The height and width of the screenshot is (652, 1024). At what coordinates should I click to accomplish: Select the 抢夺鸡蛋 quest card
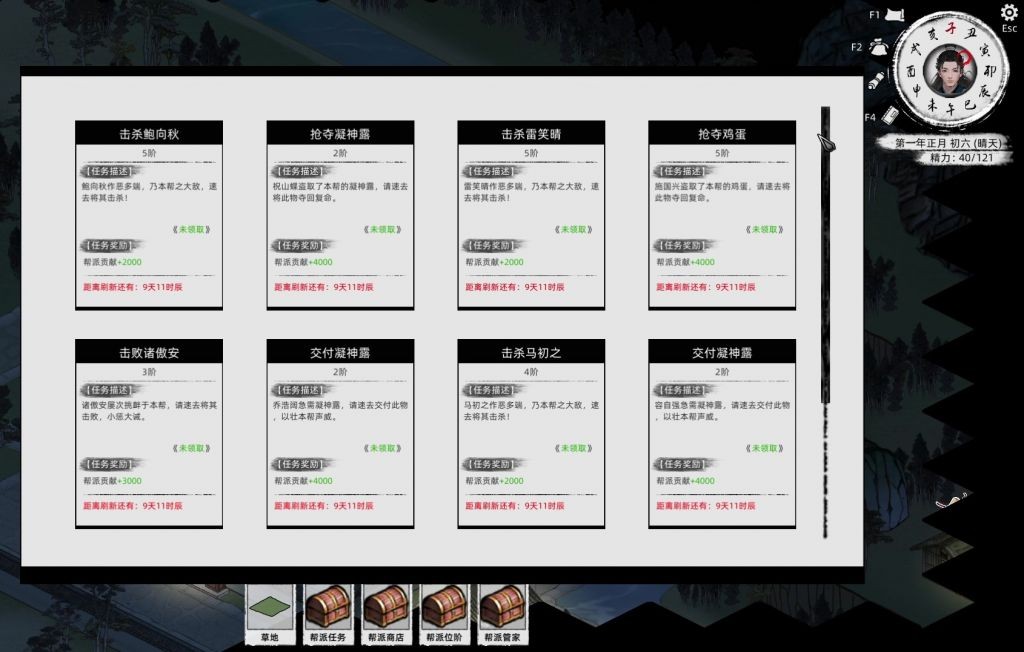pyautogui.click(x=722, y=215)
